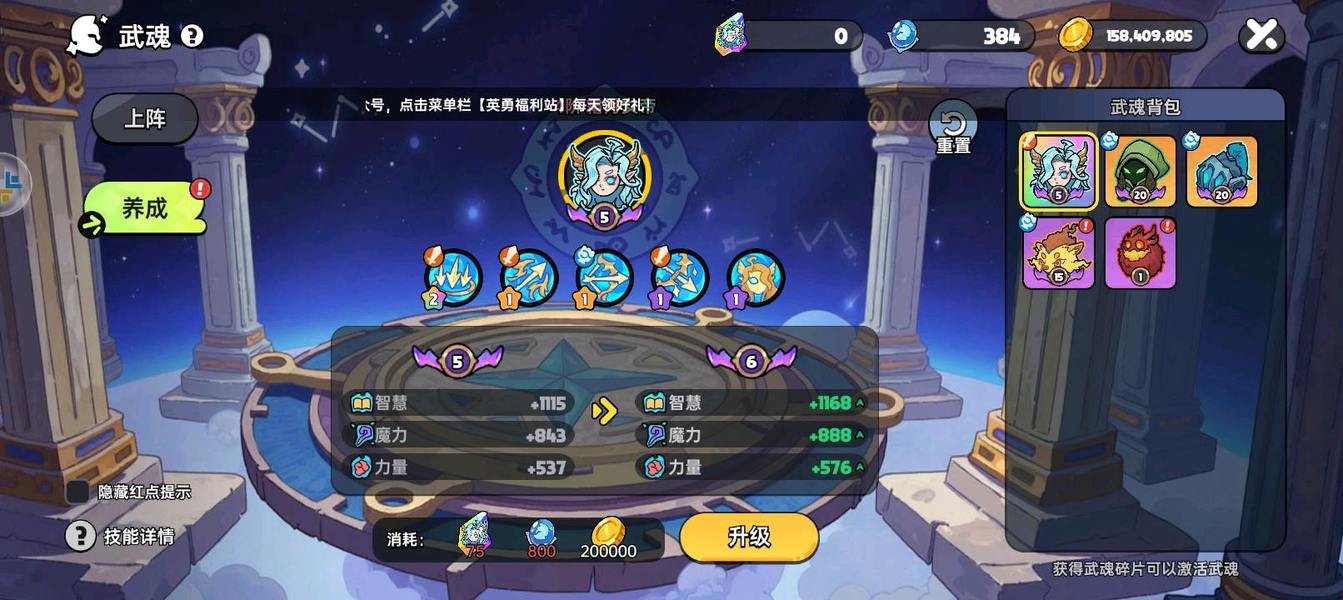Toggle the 隐藏红点提示 checkbox

click(78, 491)
